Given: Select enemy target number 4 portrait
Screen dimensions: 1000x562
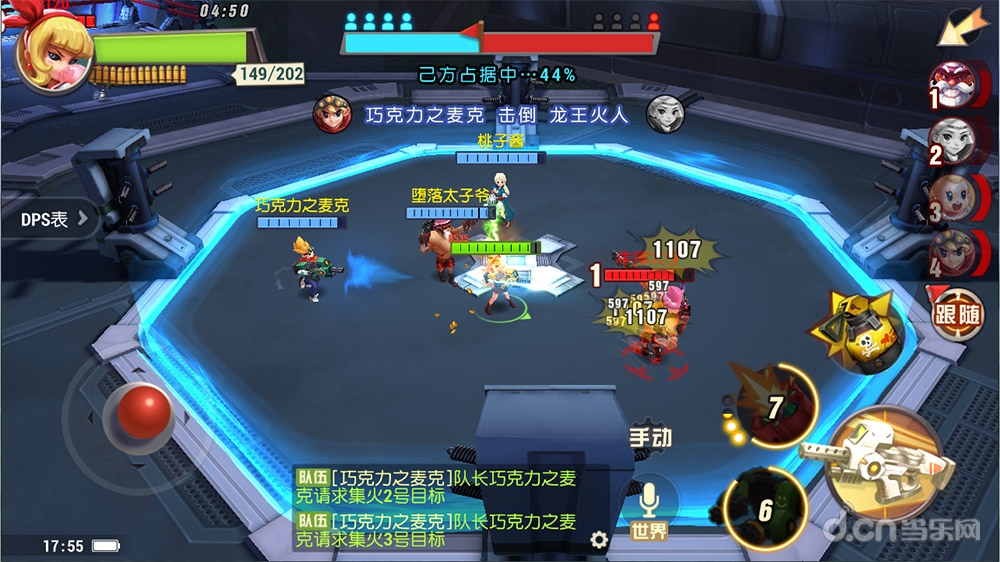Looking at the screenshot, I should tap(951, 252).
